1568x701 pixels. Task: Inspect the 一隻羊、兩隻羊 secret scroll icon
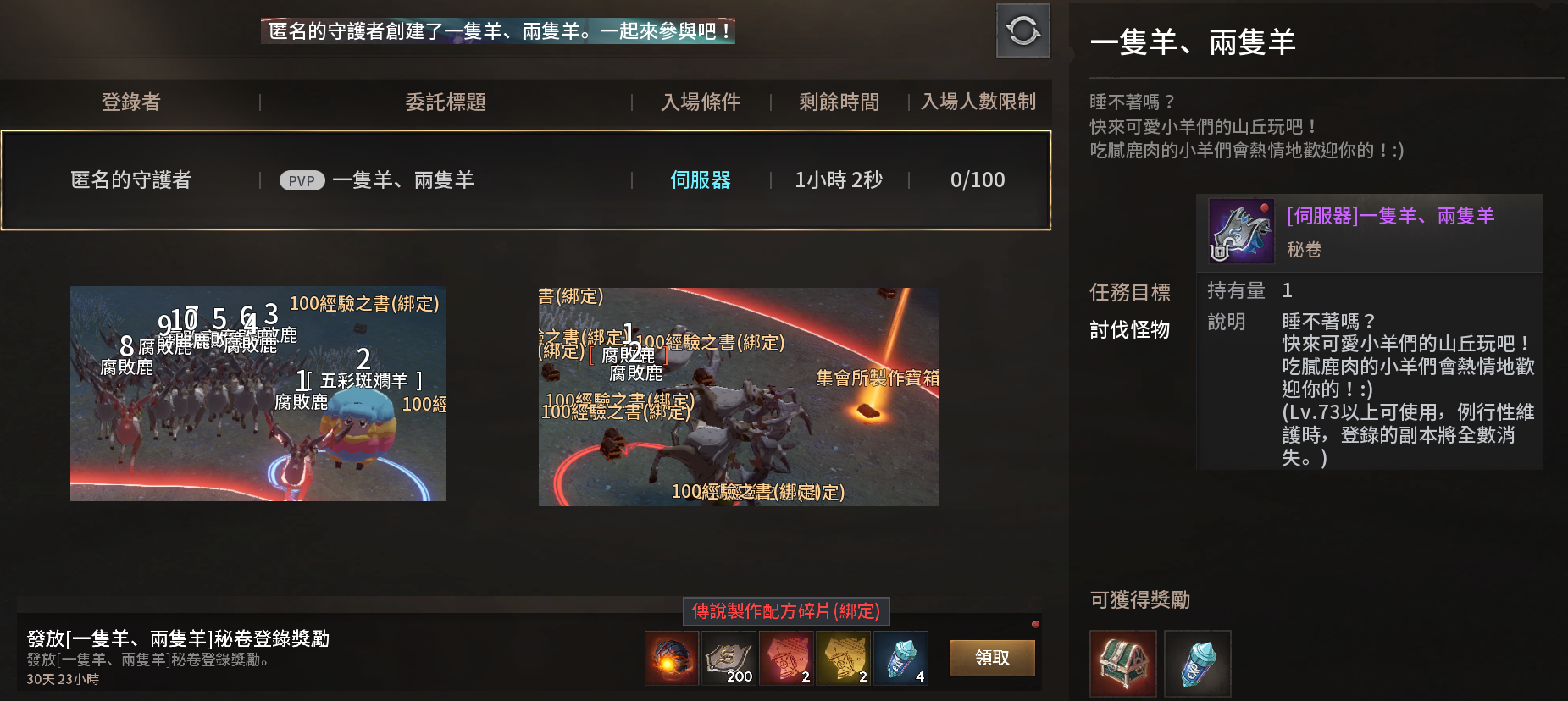pyautogui.click(x=1241, y=230)
